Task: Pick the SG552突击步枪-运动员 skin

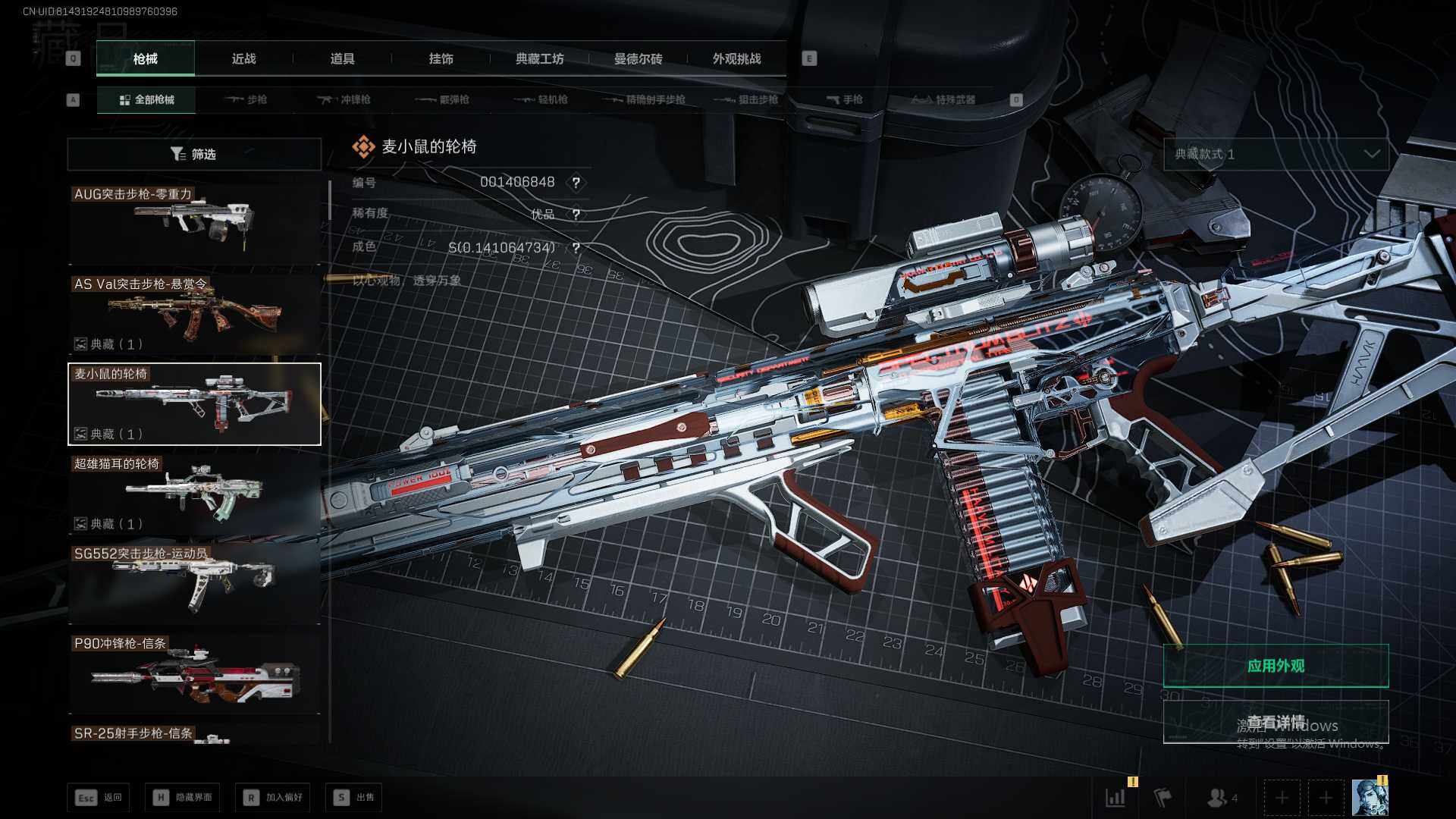Action: click(194, 584)
